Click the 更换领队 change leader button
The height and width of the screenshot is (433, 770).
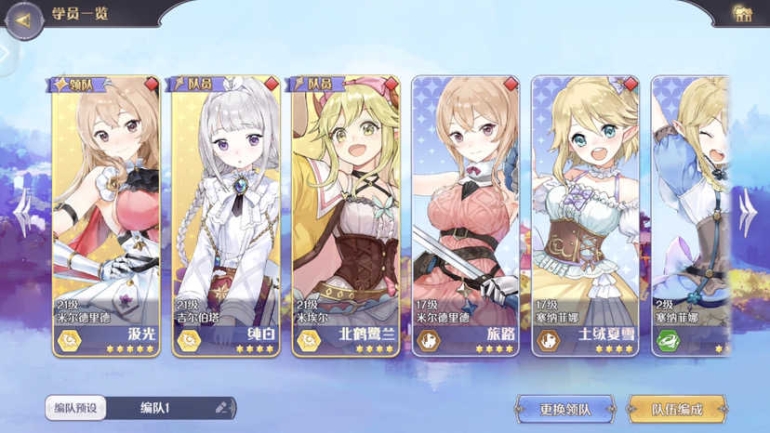pos(565,408)
